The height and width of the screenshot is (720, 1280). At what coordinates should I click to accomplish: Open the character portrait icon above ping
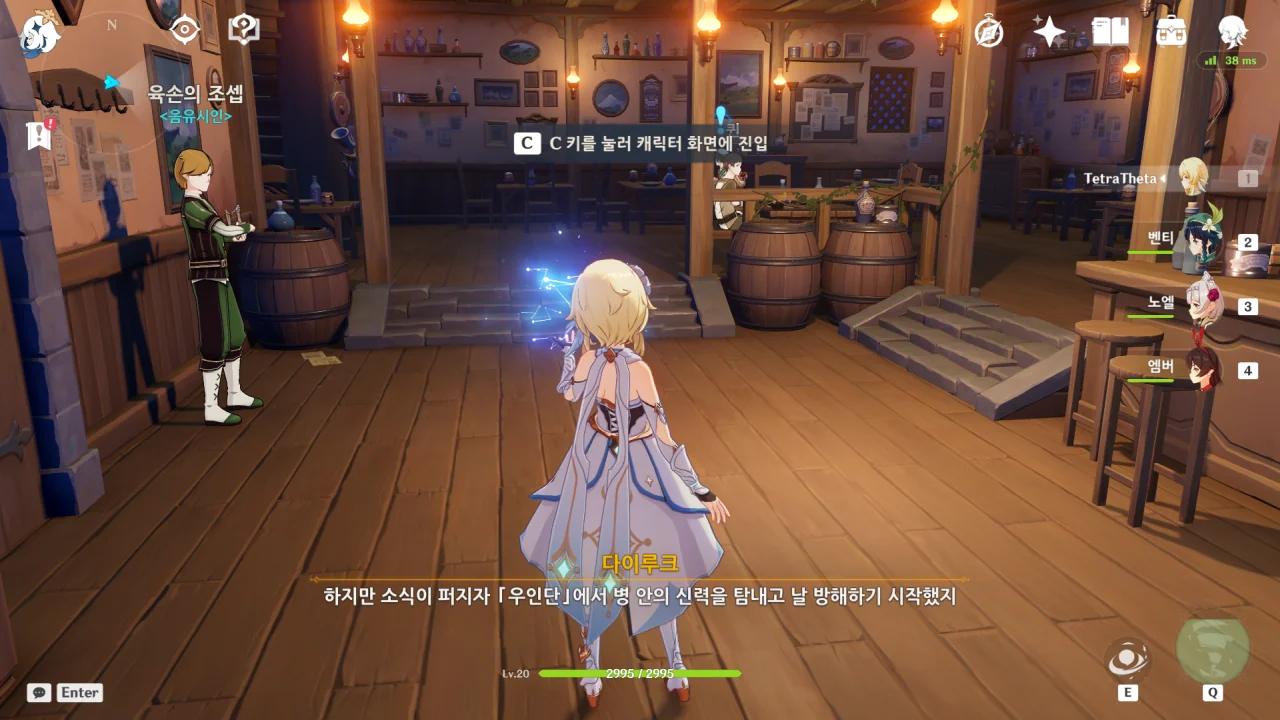pos(1233,32)
